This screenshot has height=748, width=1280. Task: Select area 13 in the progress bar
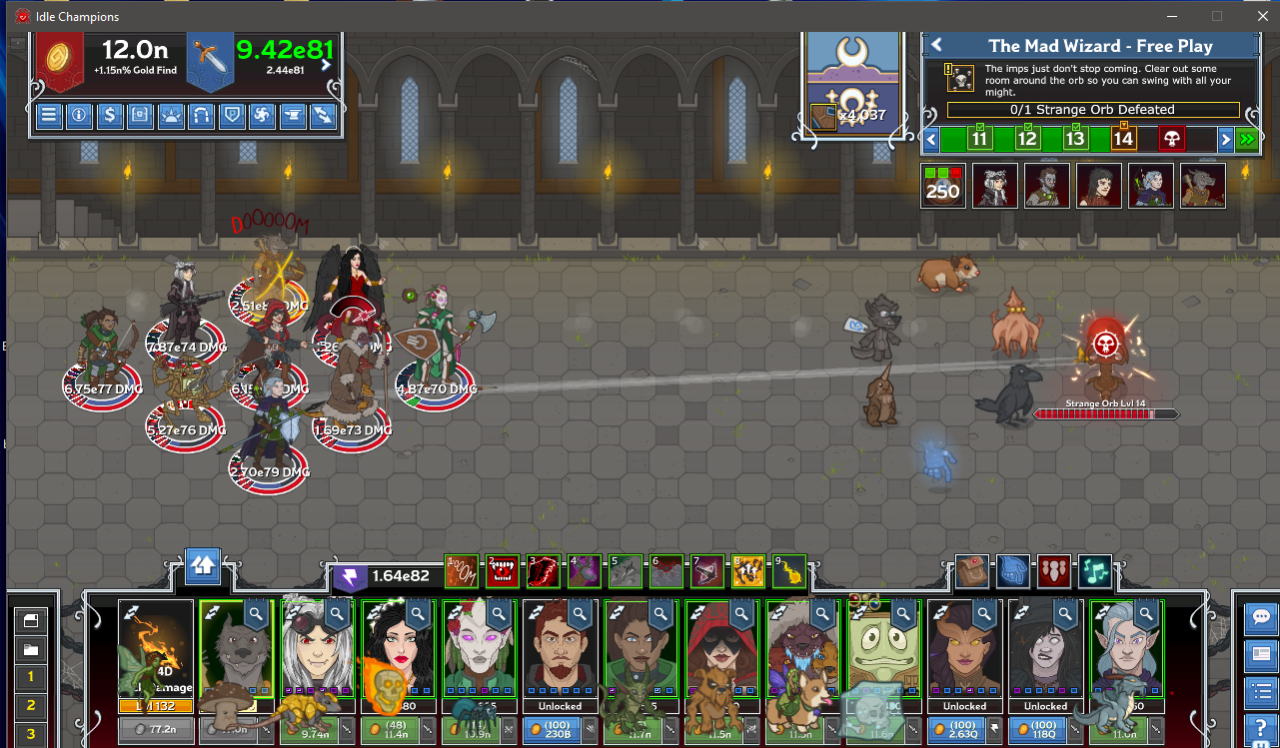pos(1075,139)
